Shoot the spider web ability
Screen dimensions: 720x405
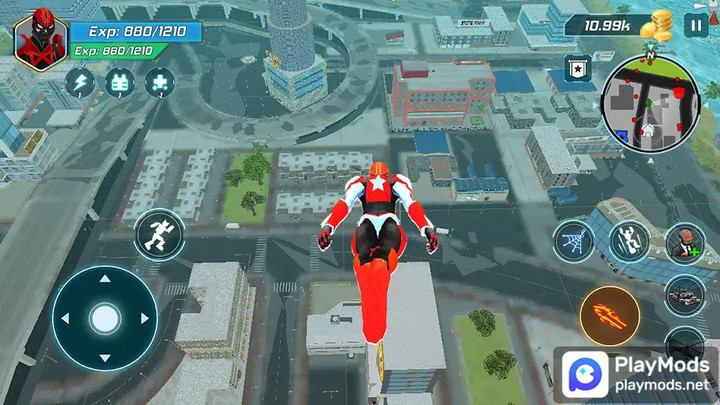pyautogui.click(x=574, y=241)
